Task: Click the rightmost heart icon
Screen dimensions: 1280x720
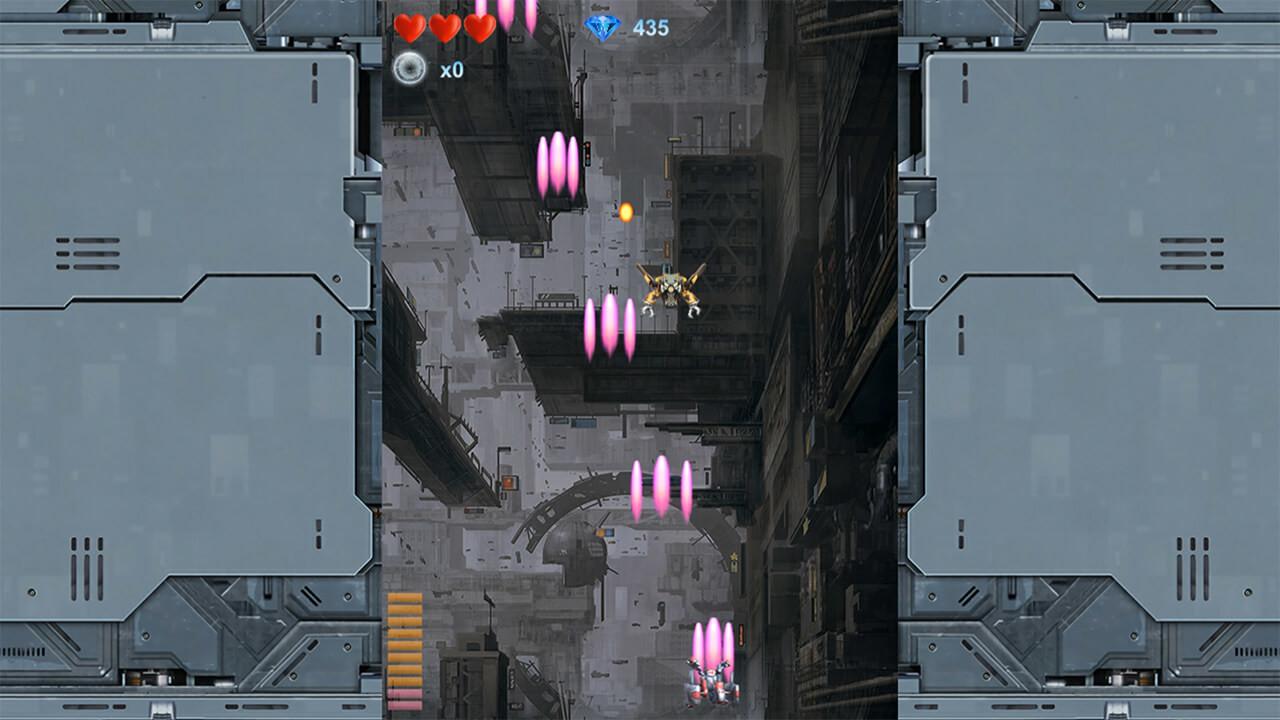Action: [479, 29]
